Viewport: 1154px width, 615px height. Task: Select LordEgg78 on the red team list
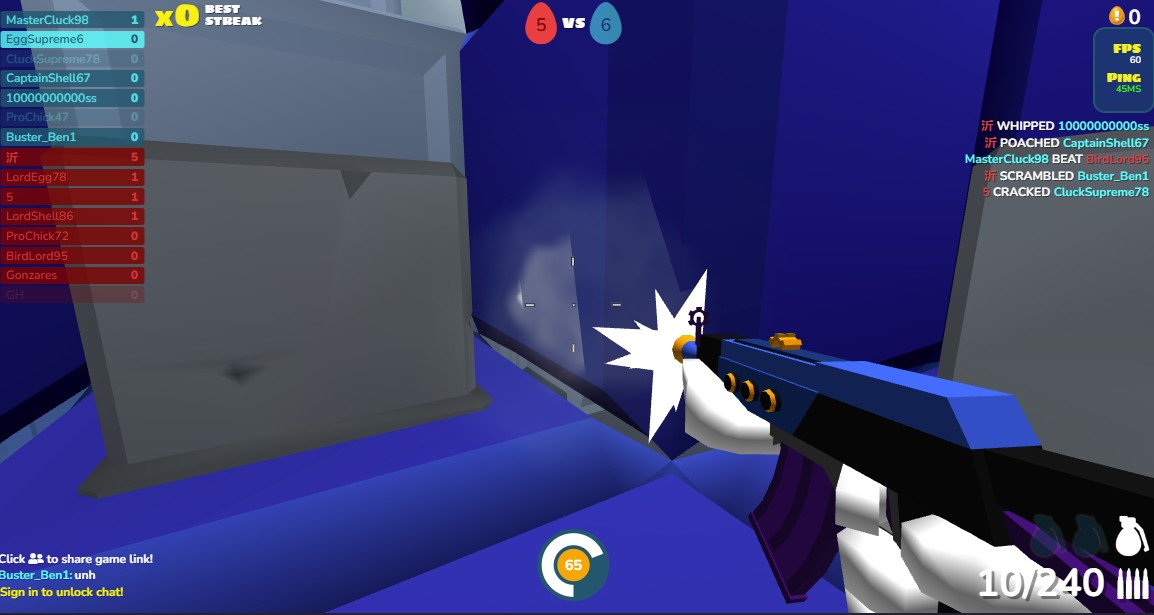click(x=72, y=177)
